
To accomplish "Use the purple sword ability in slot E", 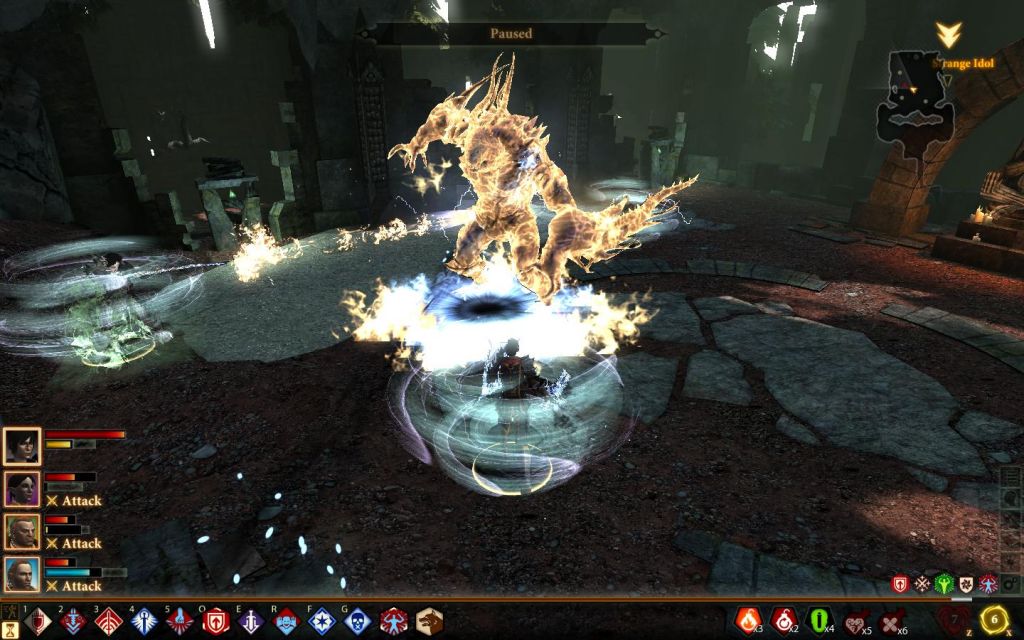I will coord(251,622).
